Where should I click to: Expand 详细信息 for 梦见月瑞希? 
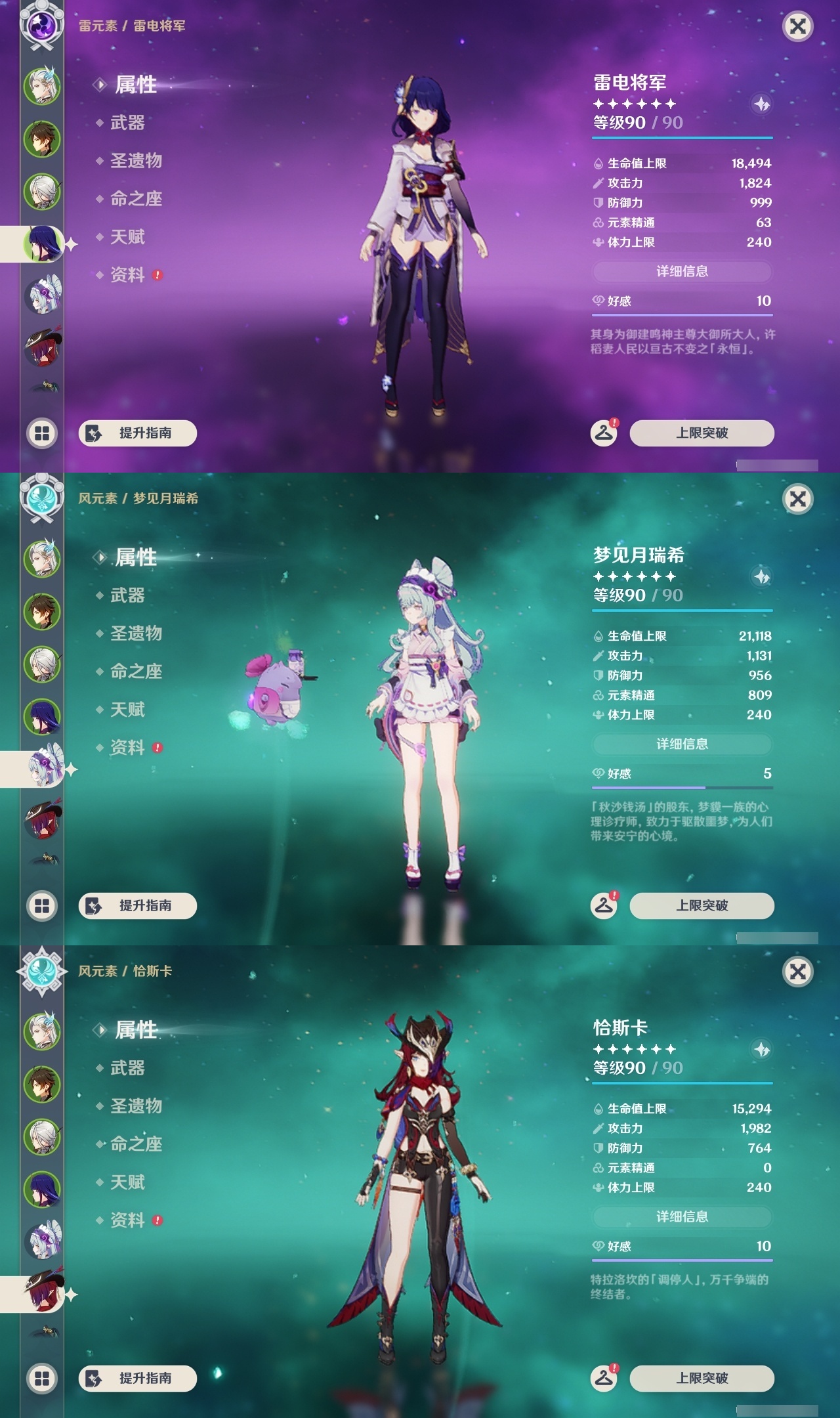[x=682, y=744]
